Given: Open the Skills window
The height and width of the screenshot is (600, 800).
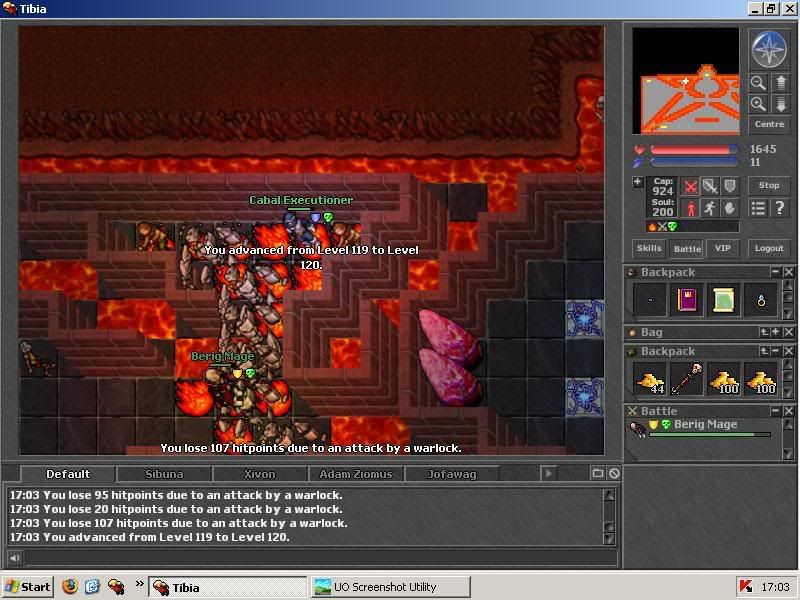Looking at the screenshot, I should click(x=649, y=249).
